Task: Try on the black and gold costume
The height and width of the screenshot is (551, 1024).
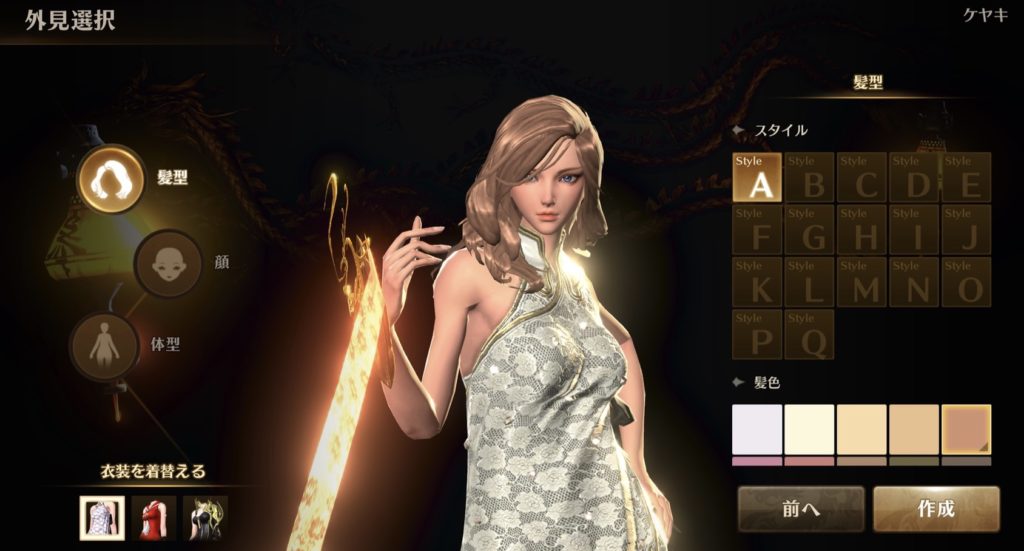Action: 206,518
